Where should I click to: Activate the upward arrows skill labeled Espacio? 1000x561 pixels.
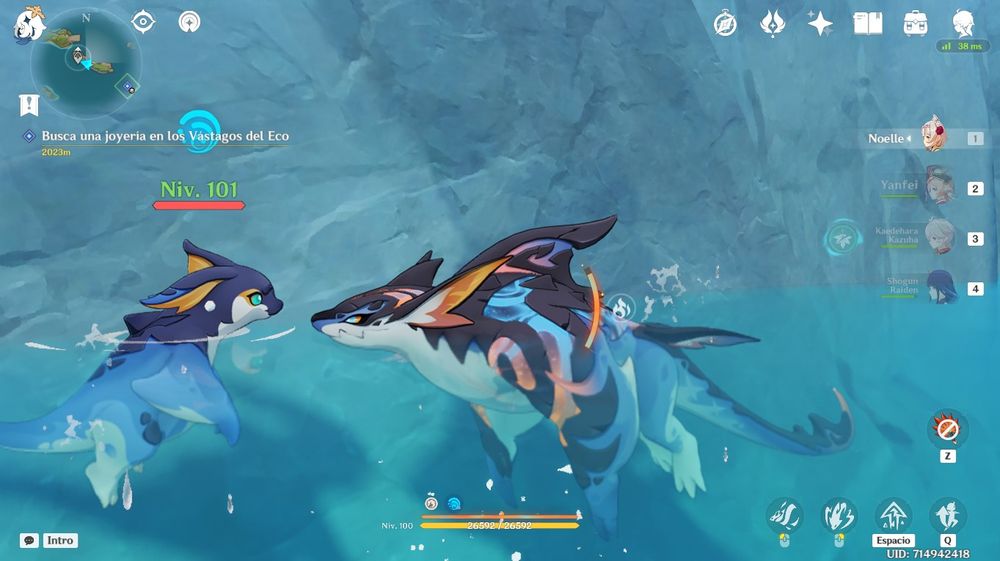pos(893,516)
